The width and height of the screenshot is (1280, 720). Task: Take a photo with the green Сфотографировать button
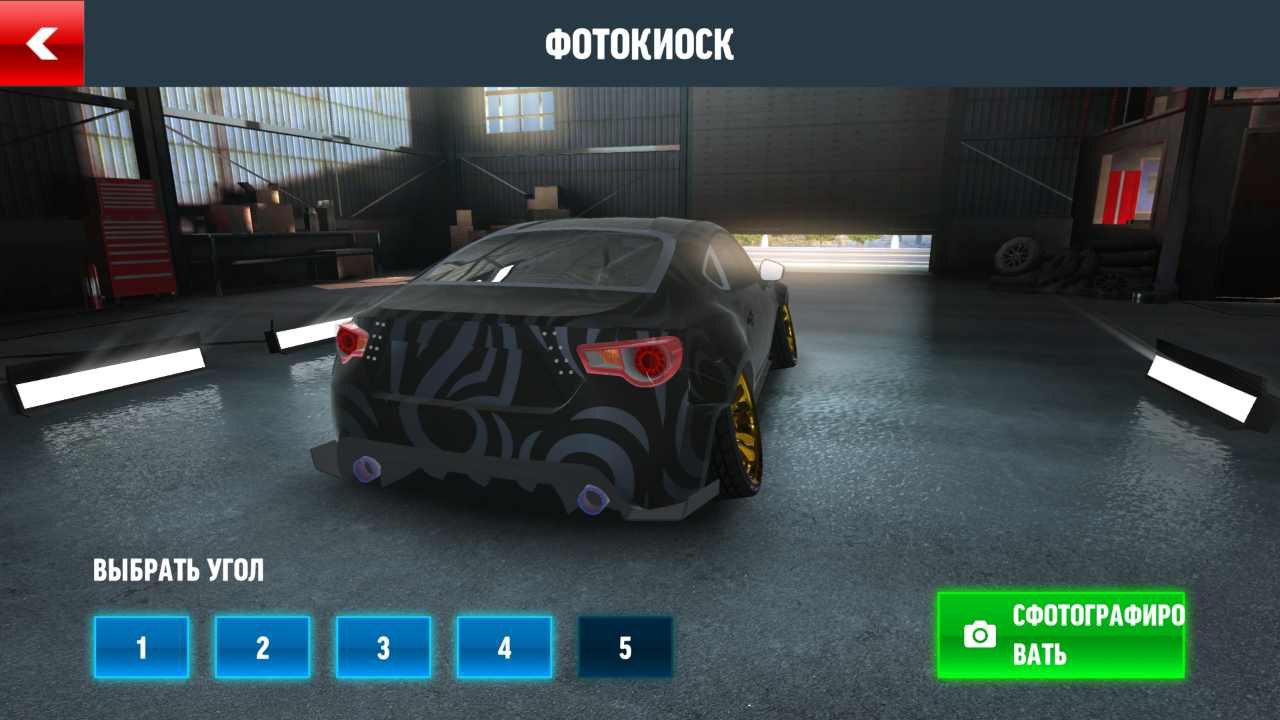1061,635
